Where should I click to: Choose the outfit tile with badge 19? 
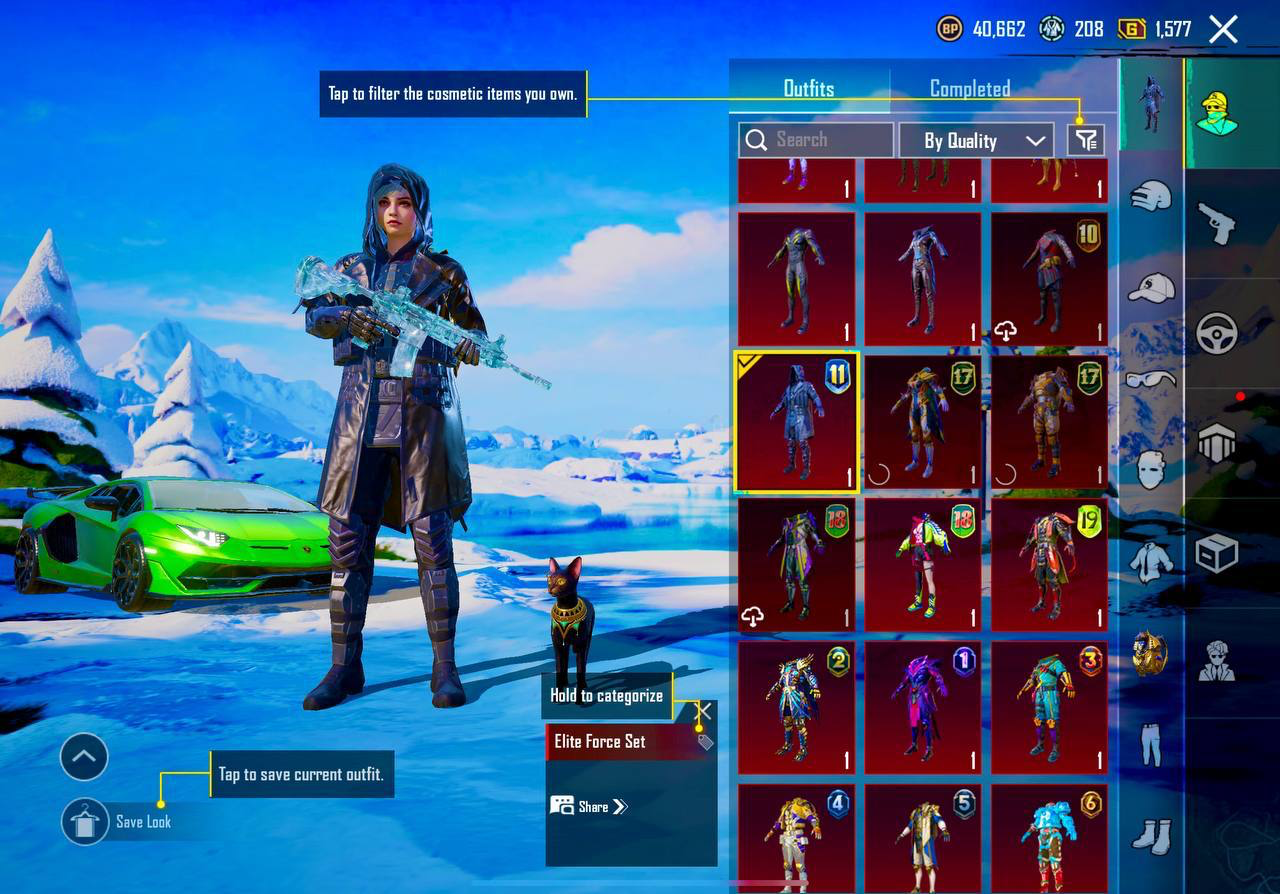click(x=1049, y=565)
